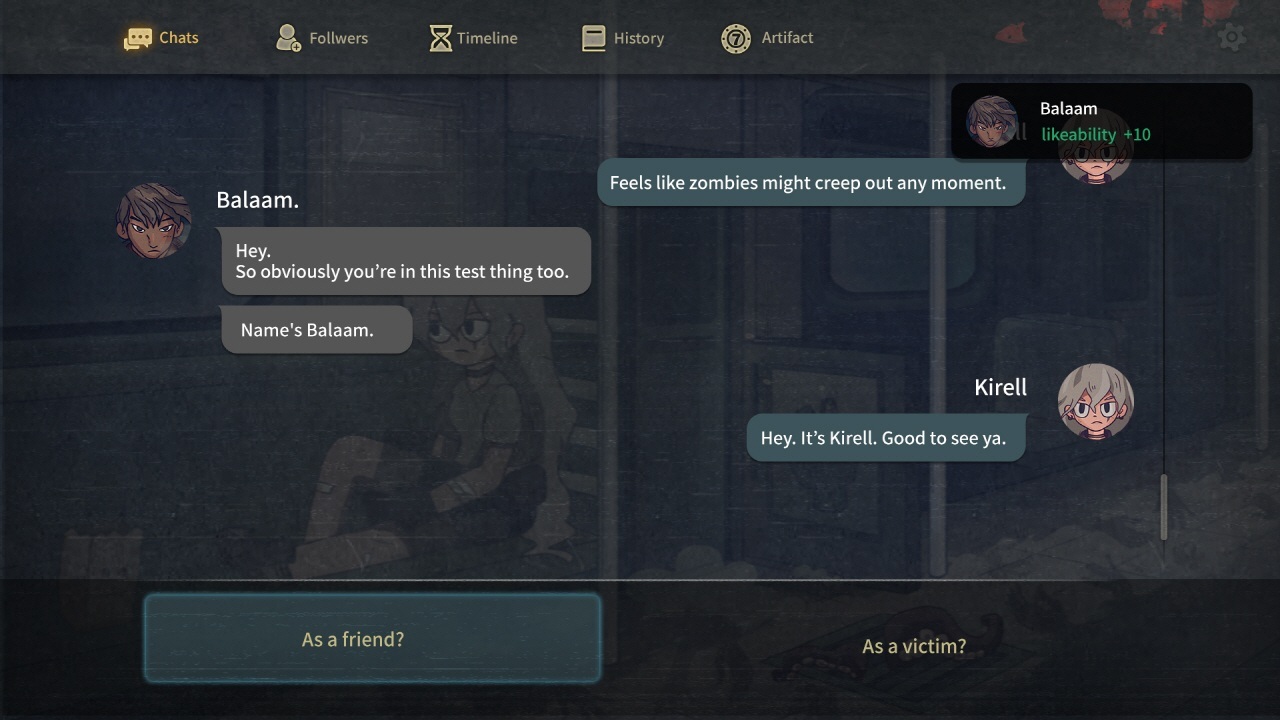1280x720 pixels.
Task: Select the Chats speech bubble icon
Action: coord(138,37)
